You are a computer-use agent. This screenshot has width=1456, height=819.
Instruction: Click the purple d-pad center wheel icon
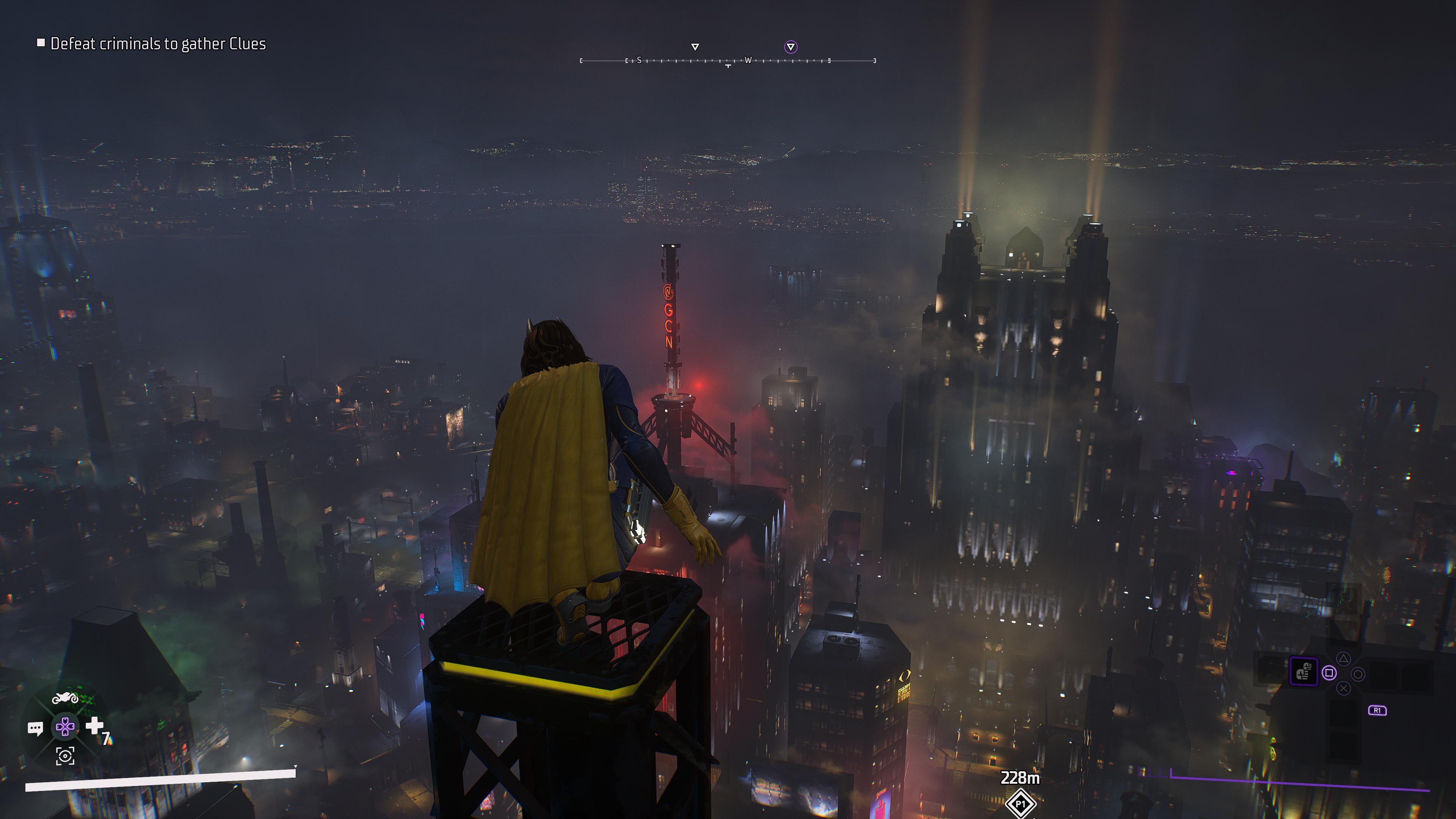click(65, 727)
